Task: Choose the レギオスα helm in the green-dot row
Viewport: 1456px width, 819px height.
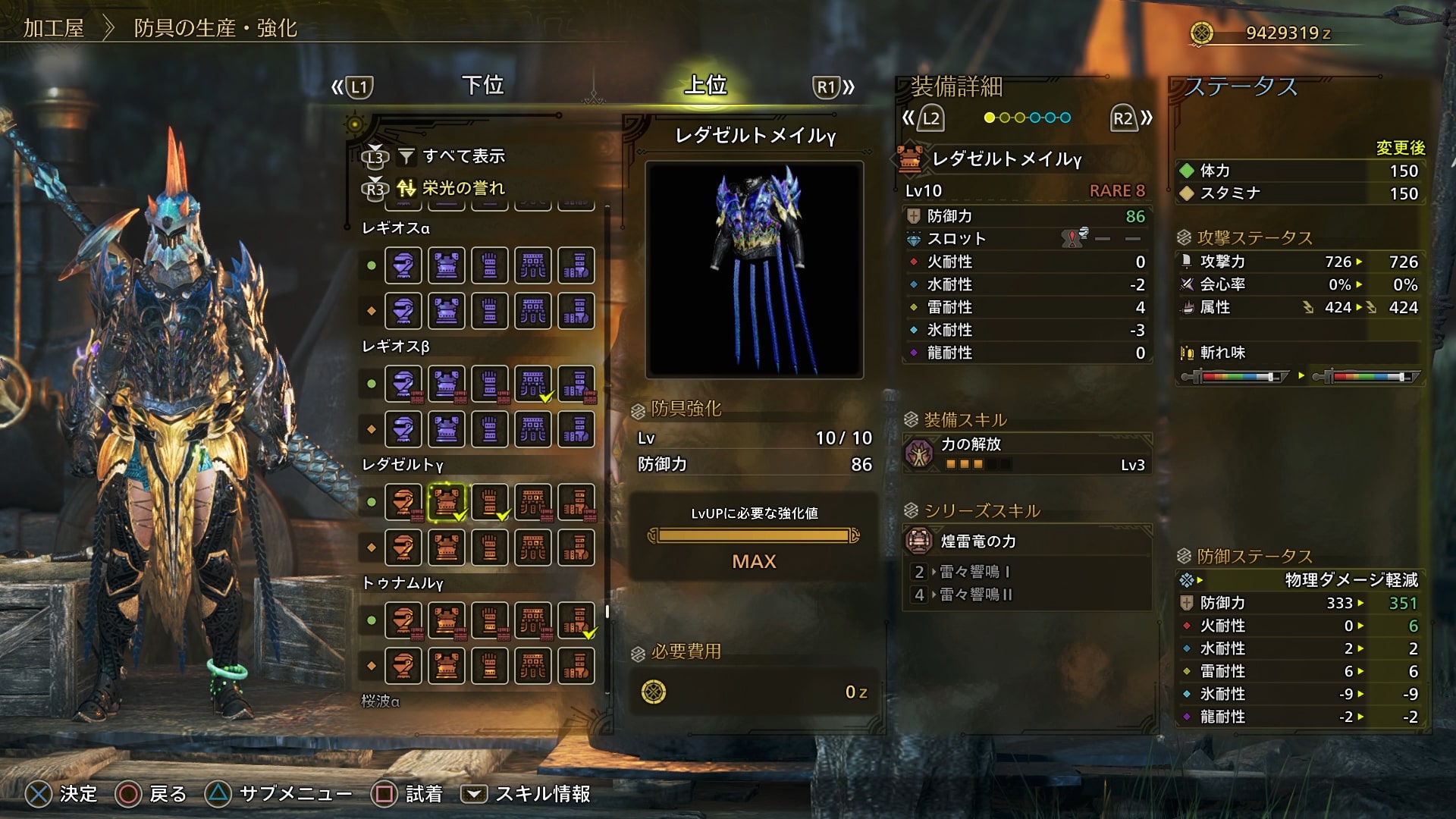Action: click(403, 265)
